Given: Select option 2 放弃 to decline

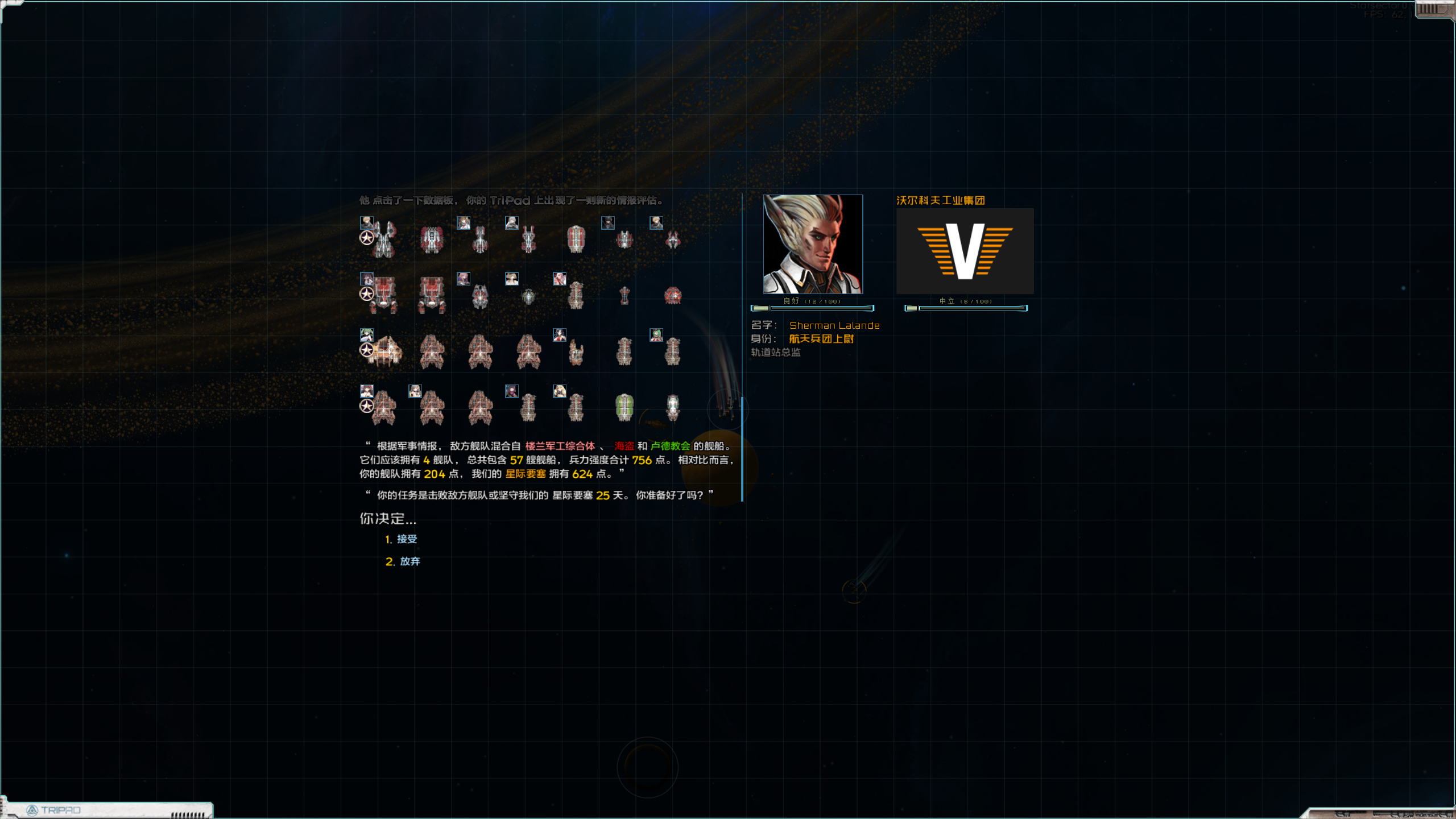Looking at the screenshot, I should 409,561.
